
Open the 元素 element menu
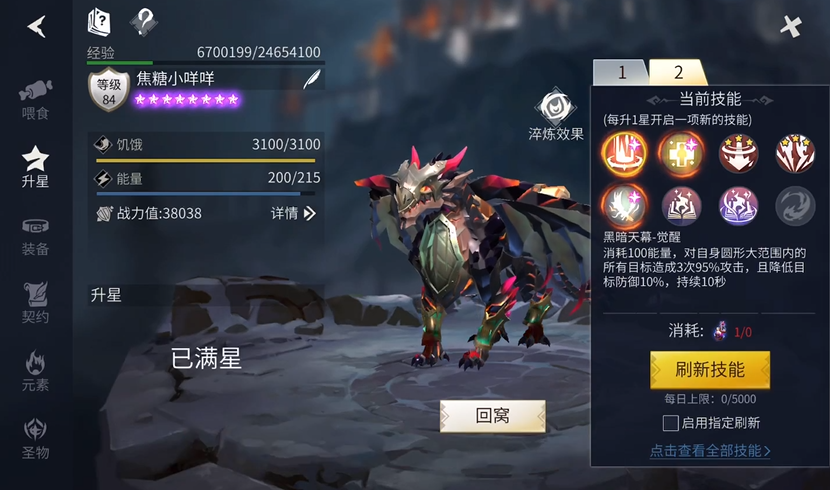tap(36, 370)
